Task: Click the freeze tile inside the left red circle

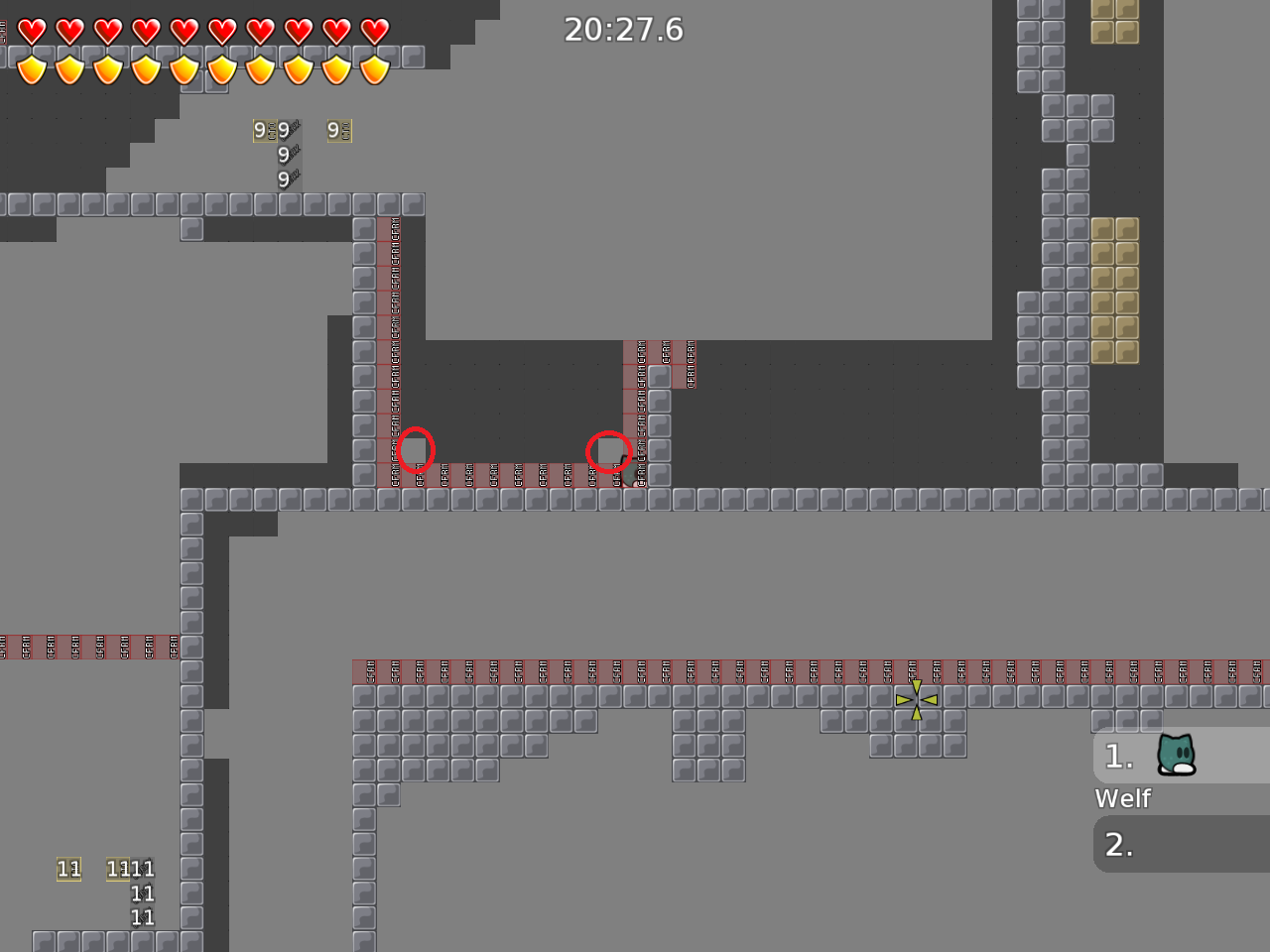Action: (416, 452)
